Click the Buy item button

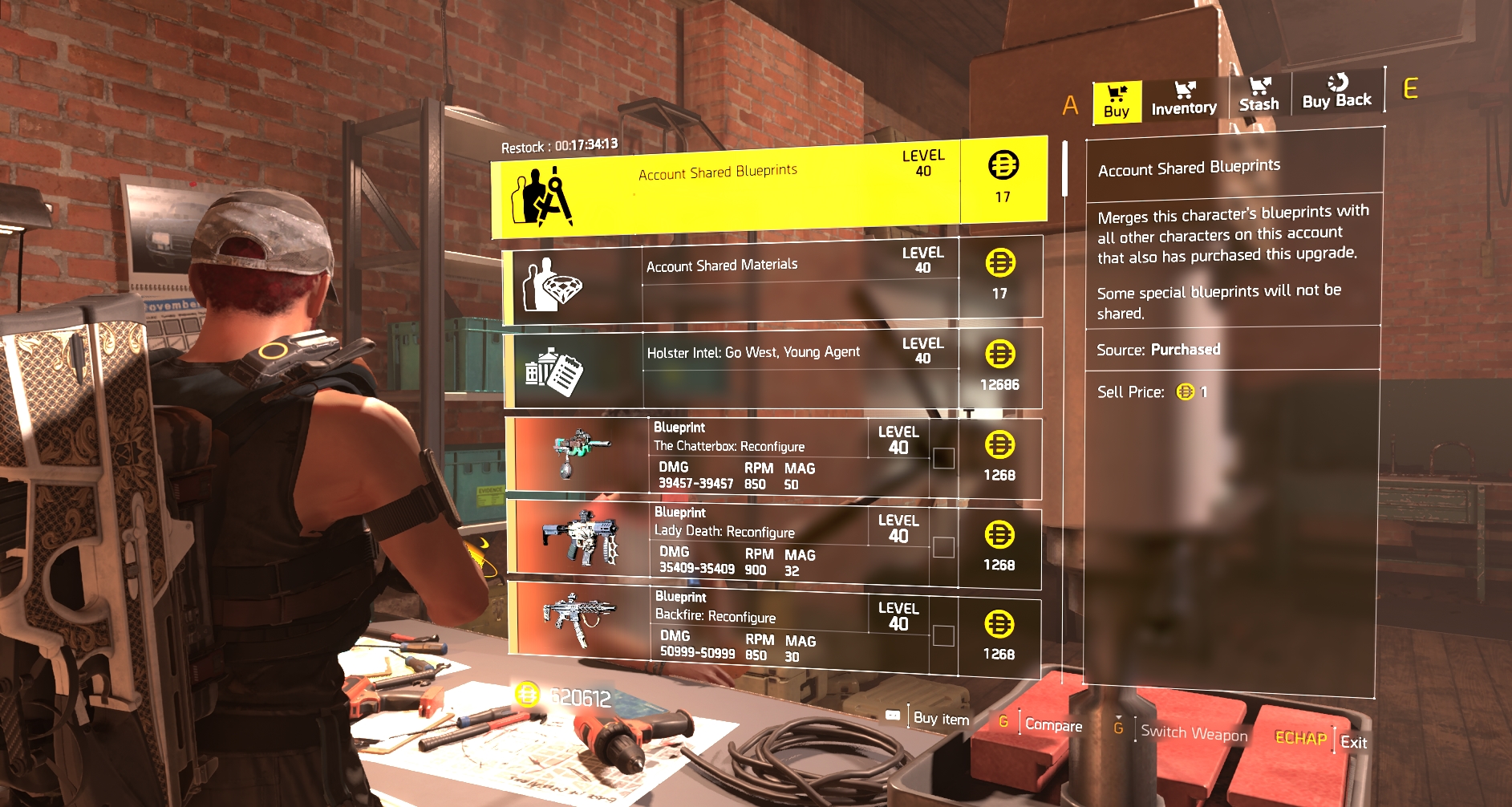click(940, 719)
